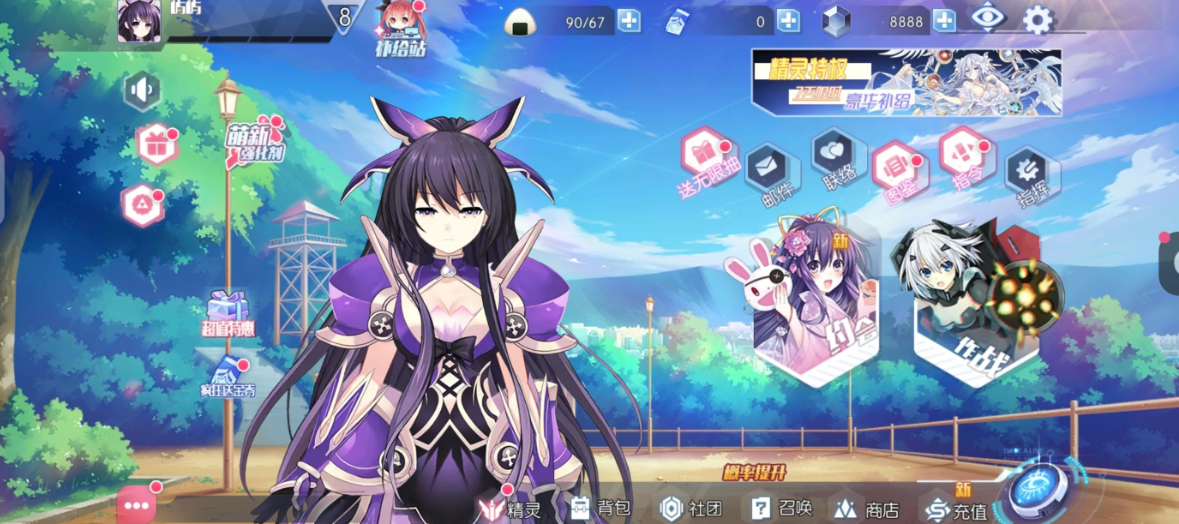
Task: Open the 指令 commands icon
Action: pyautogui.click(x=962, y=152)
